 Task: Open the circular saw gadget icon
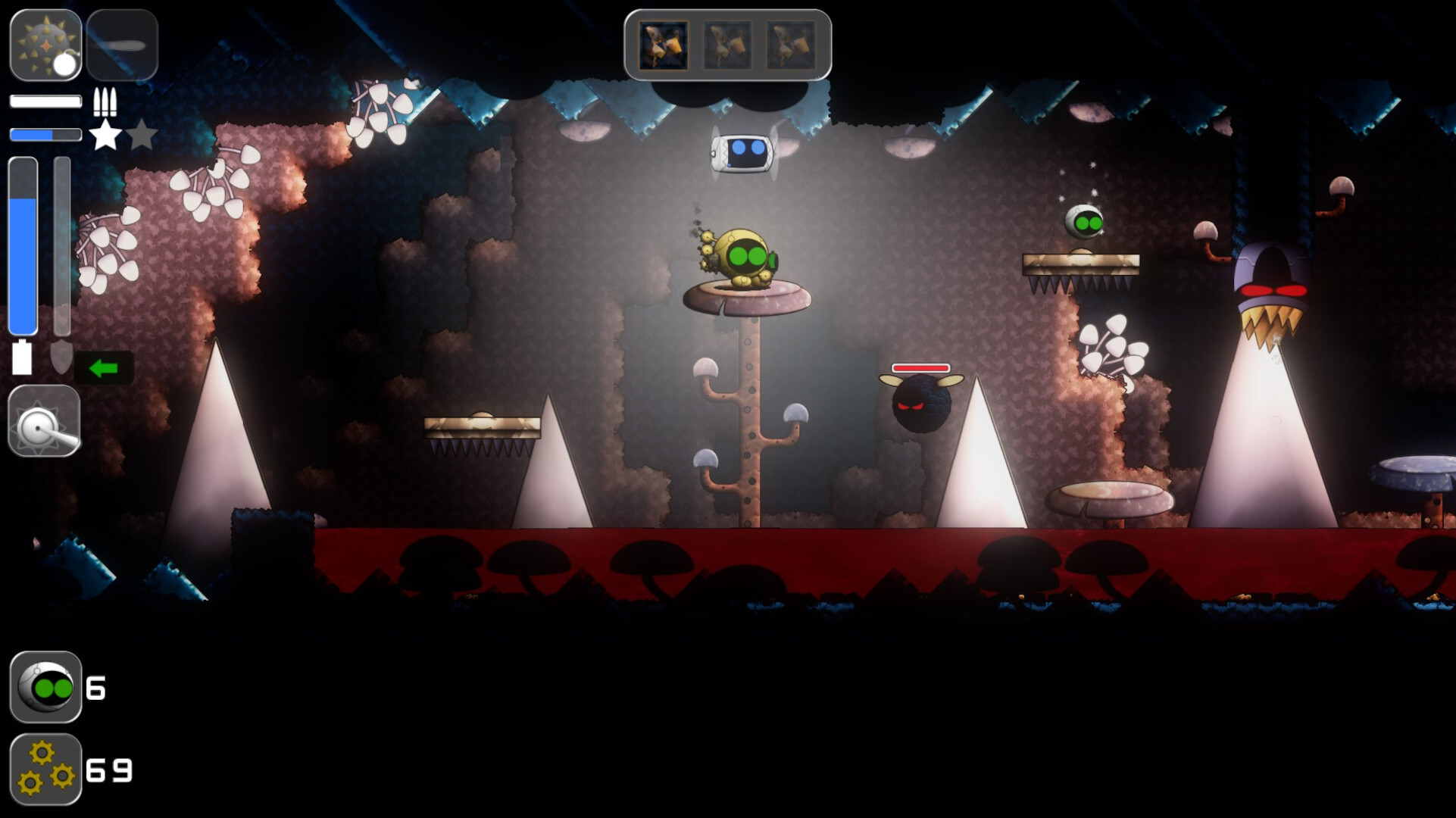tap(43, 421)
